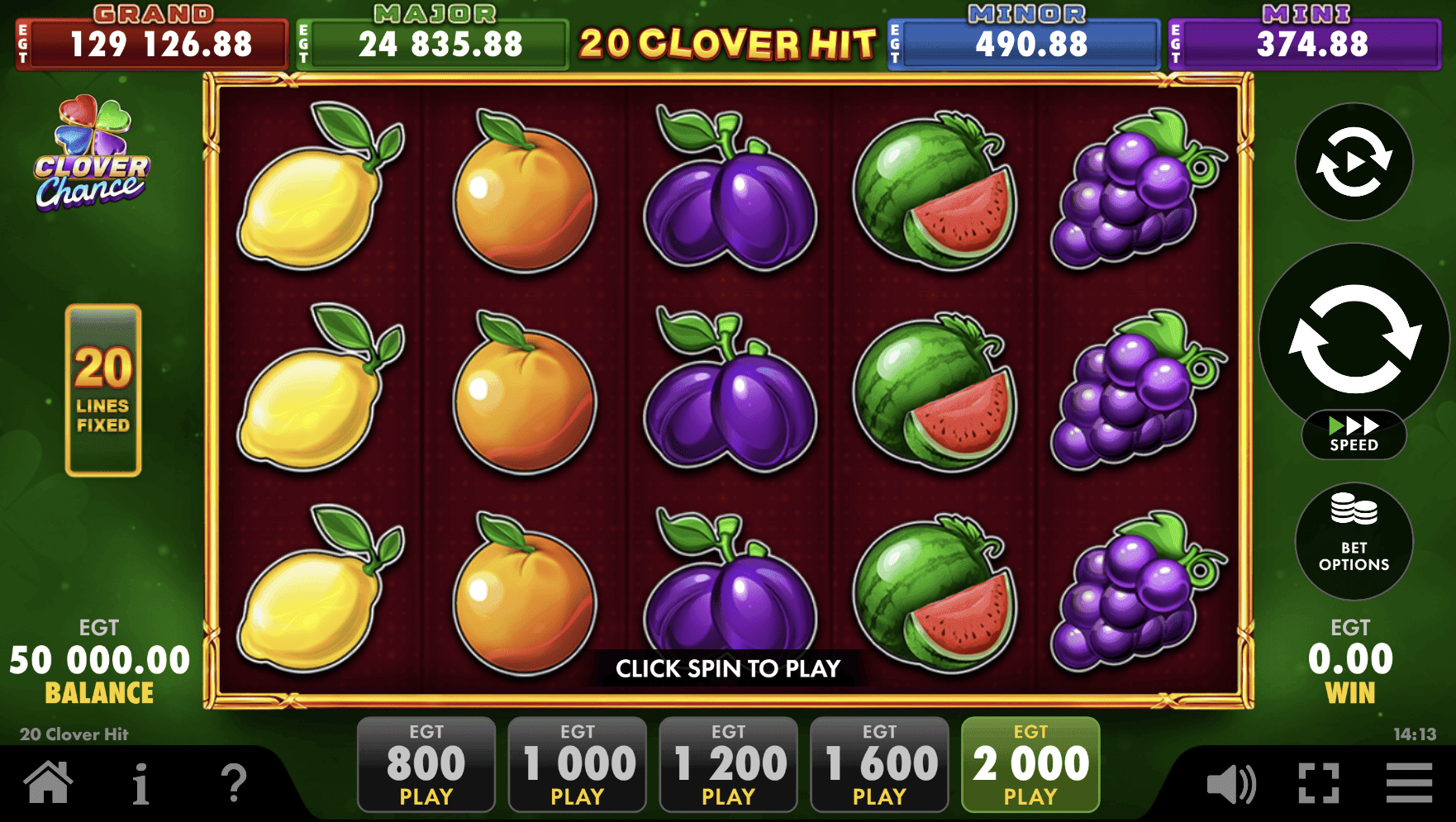Toggle the Speed play setting
This screenshot has width=1456, height=822.
(1354, 433)
